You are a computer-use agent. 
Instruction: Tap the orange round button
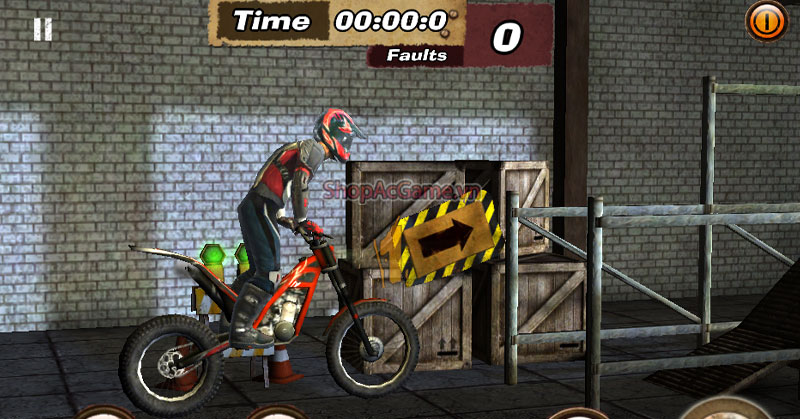765,20
